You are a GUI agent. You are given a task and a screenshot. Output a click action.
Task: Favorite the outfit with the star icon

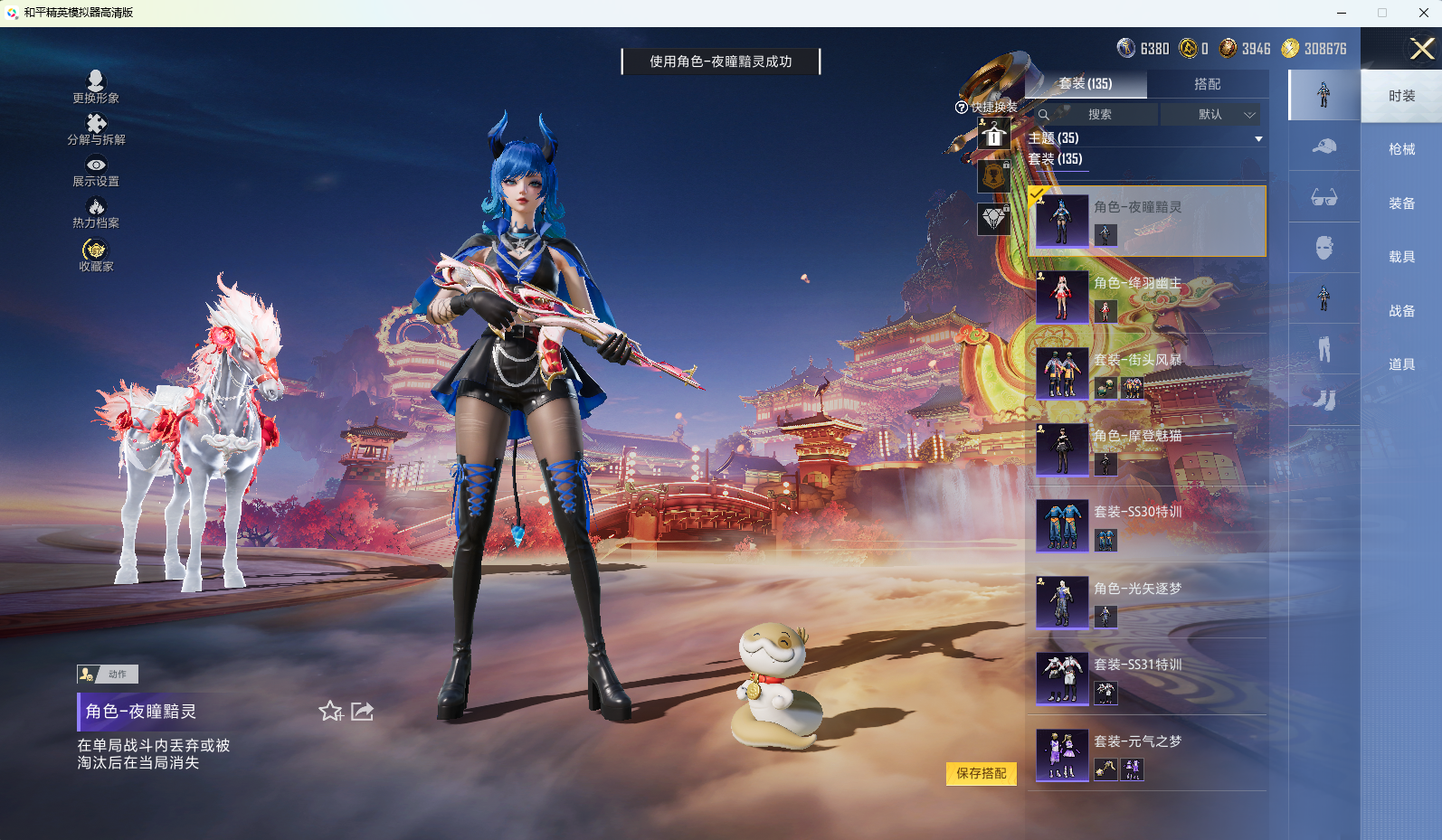coord(329,712)
